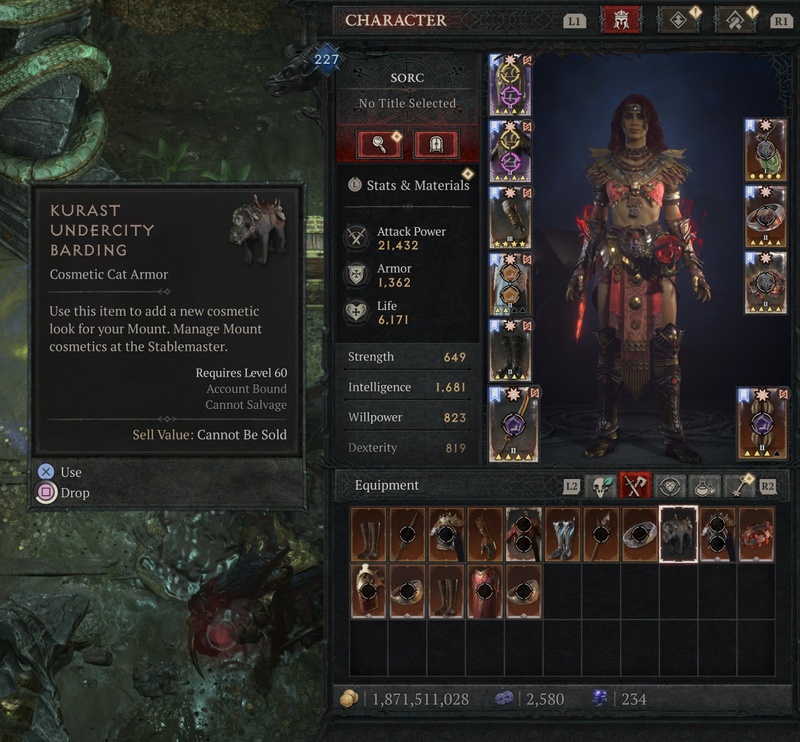Select the plumed helmet in the inventory grid
This screenshot has width=800, height=742.
pos(368,590)
